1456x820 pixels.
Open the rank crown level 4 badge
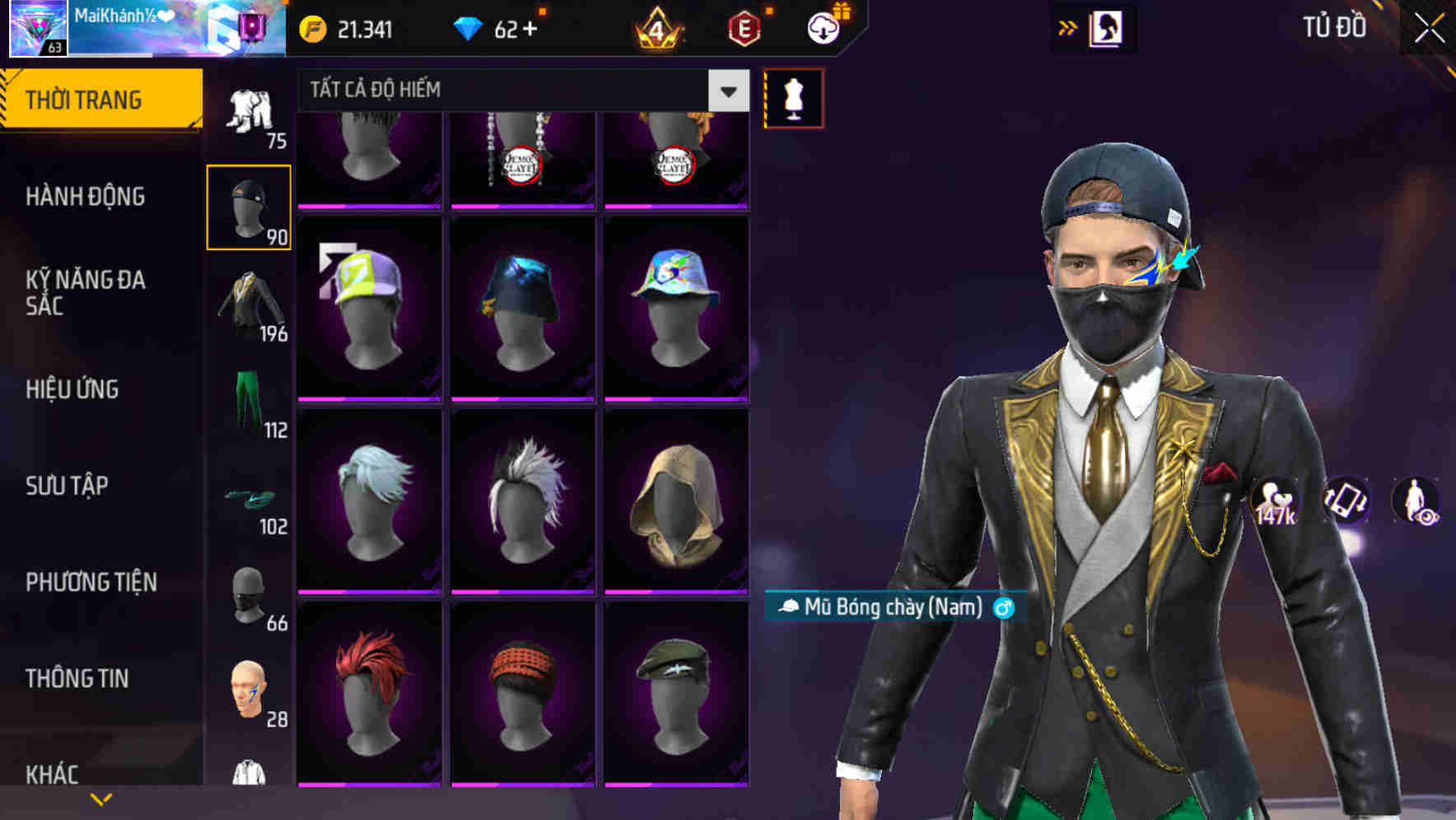tap(659, 28)
